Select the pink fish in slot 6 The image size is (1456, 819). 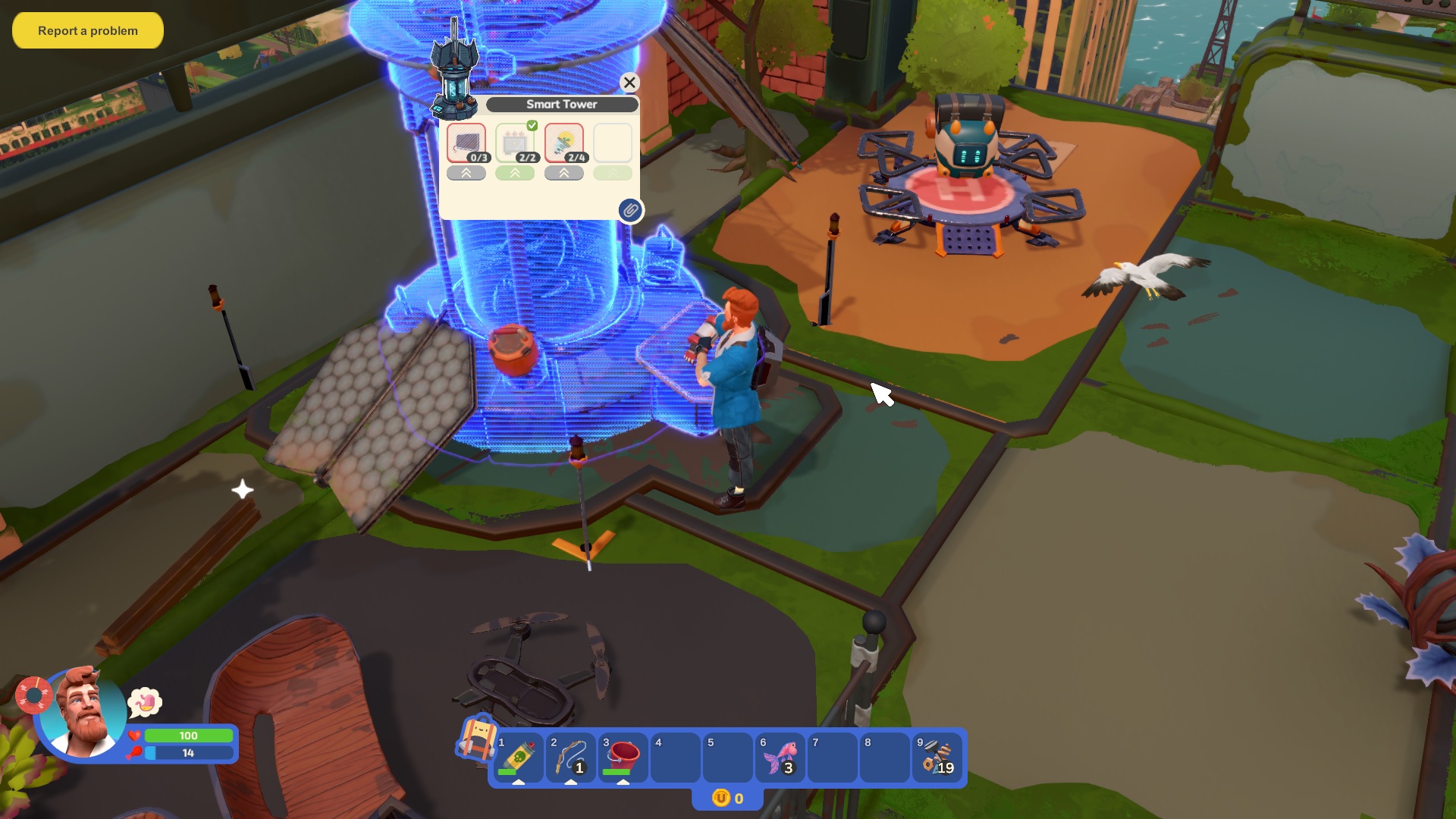780,758
